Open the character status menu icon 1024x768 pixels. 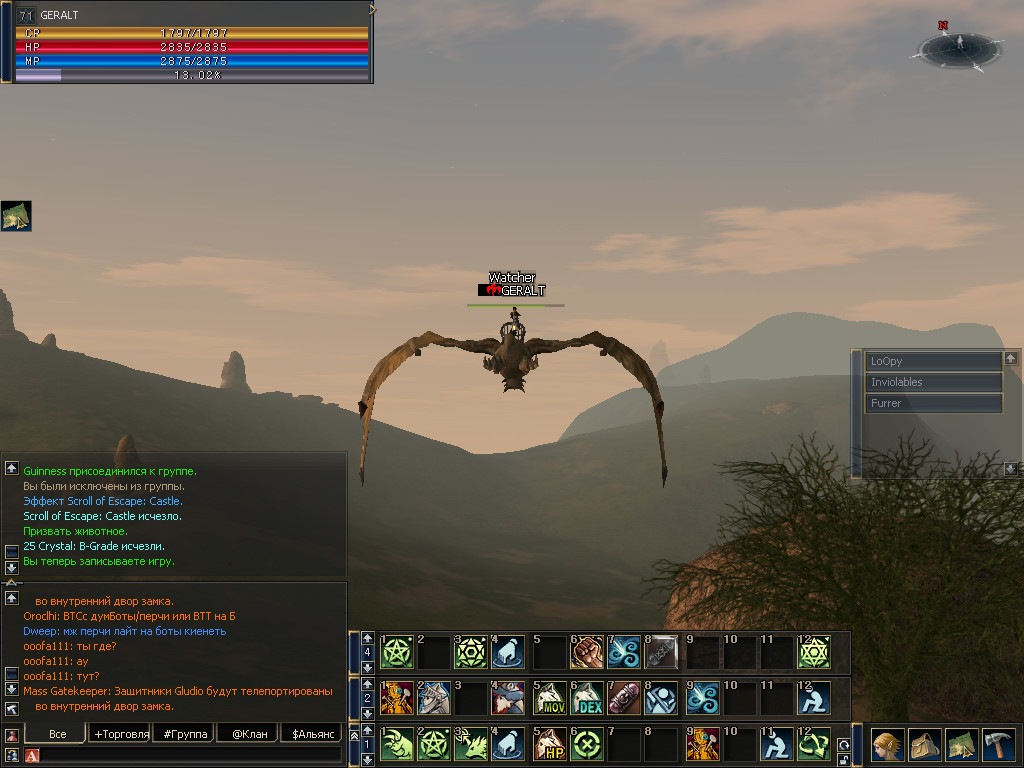pos(888,746)
